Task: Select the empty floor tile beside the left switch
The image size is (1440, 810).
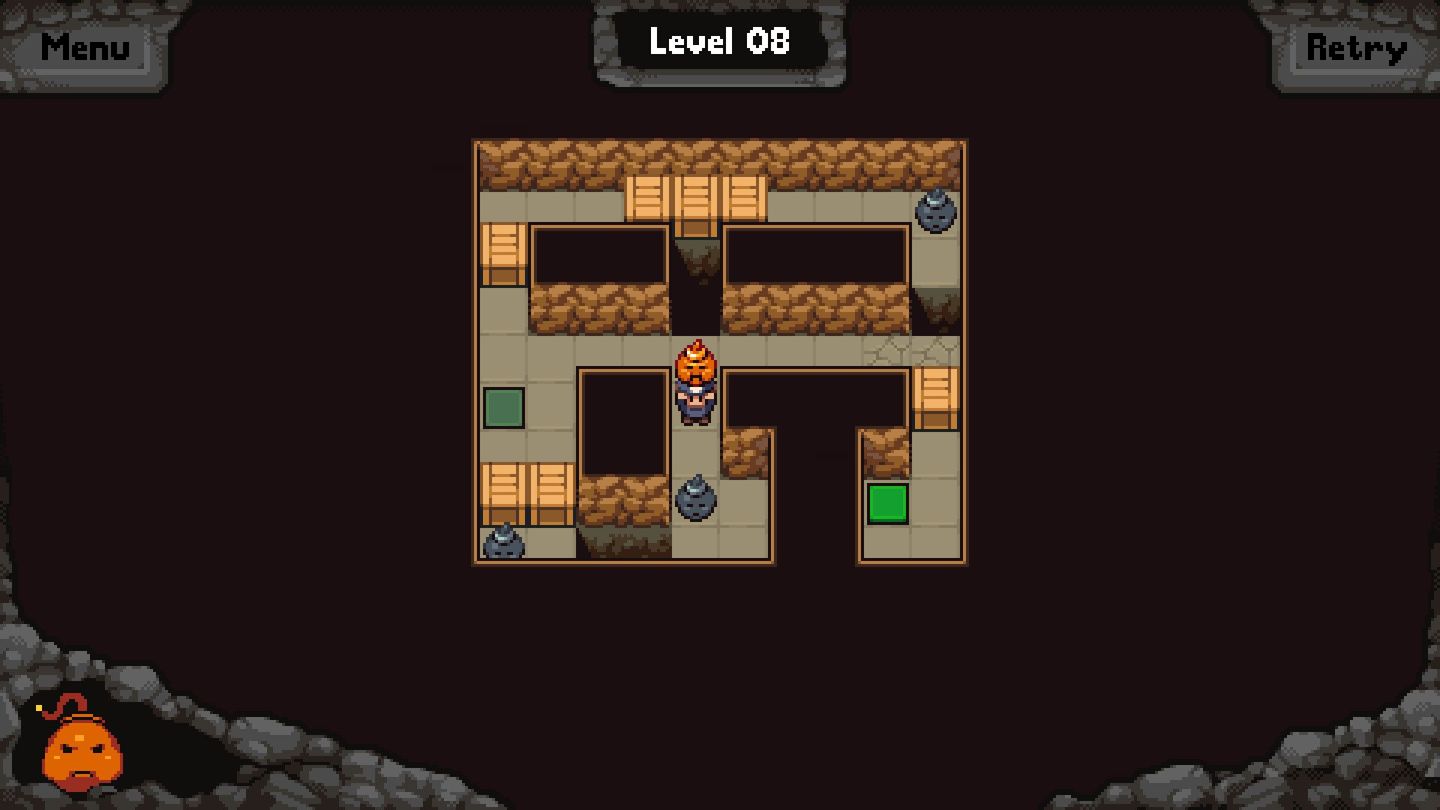Action: pyautogui.click(x=550, y=409)
